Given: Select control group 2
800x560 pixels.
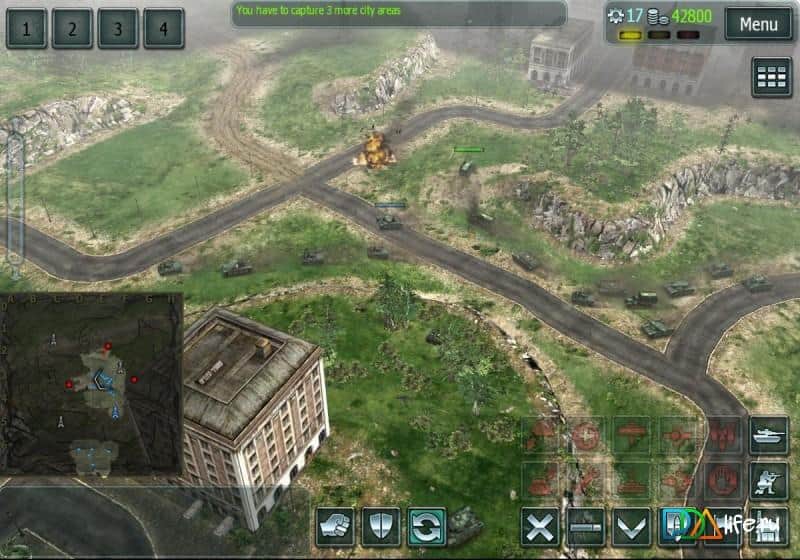Looking at the screenshot, I should click(x=72, y=28).
